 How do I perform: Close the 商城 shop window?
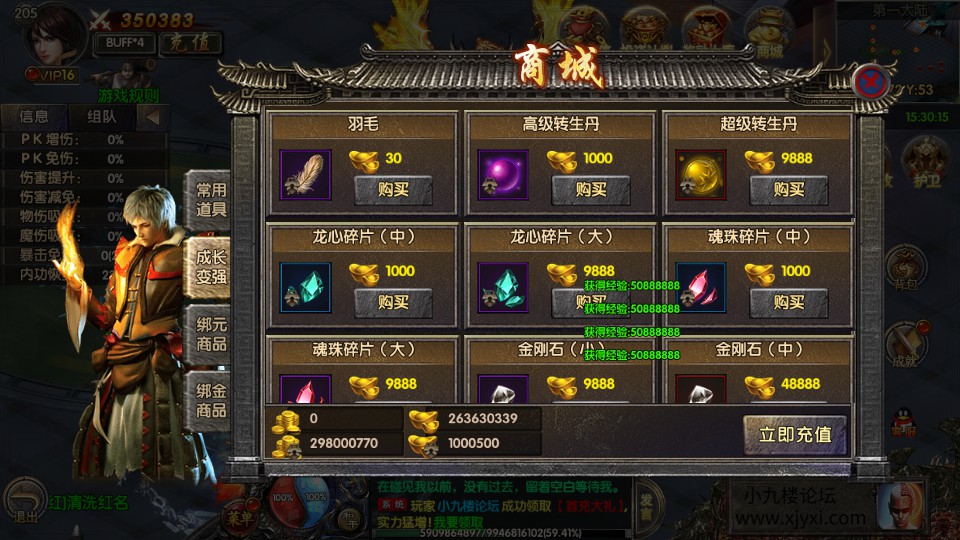tap(872, 82)
